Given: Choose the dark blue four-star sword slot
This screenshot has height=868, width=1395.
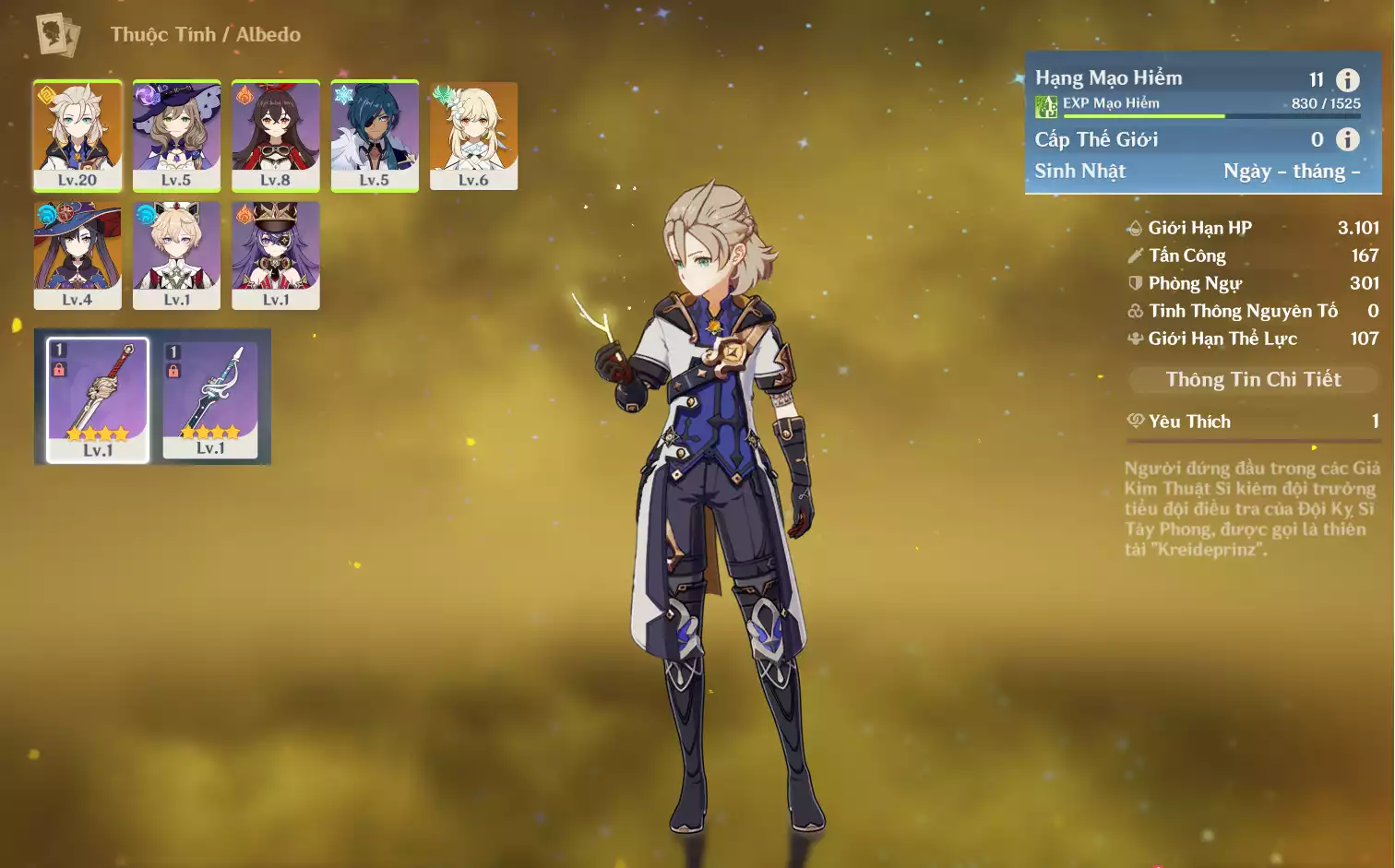Looking at the screenshot, I should pos(210,398).
